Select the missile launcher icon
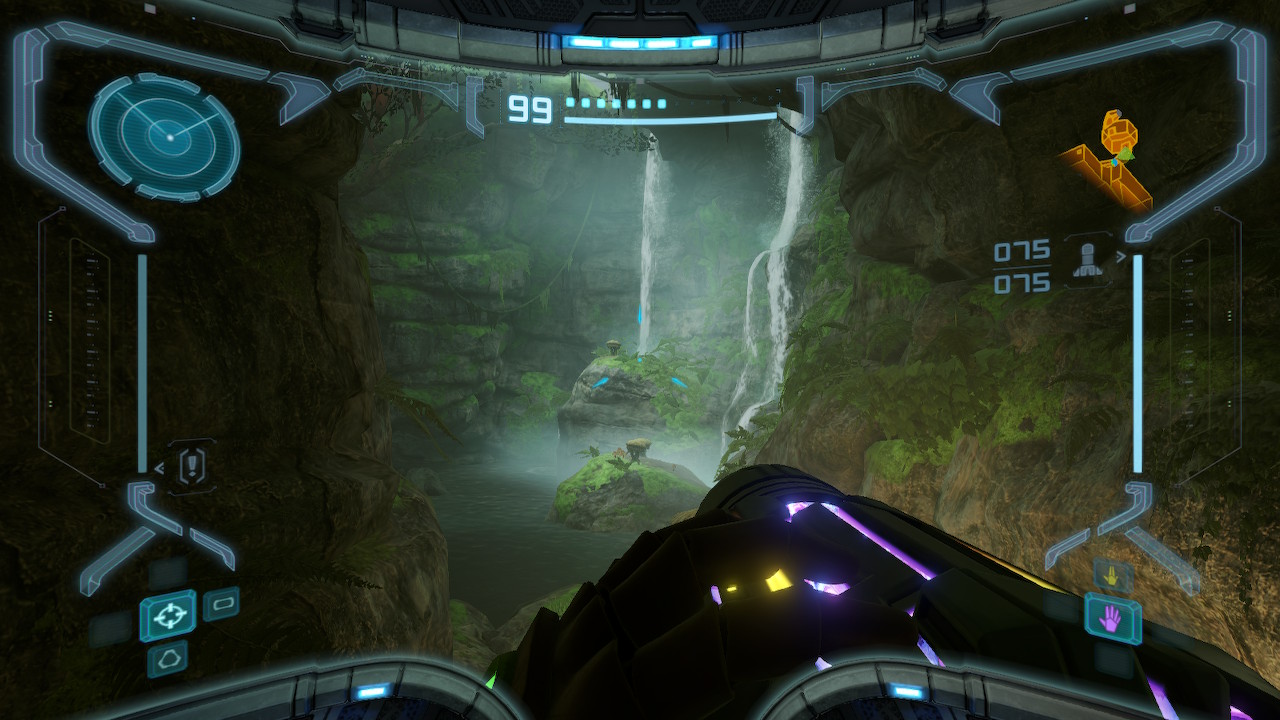The height and width of the screenshot is (720, 1280). [x=1089, y=259]
